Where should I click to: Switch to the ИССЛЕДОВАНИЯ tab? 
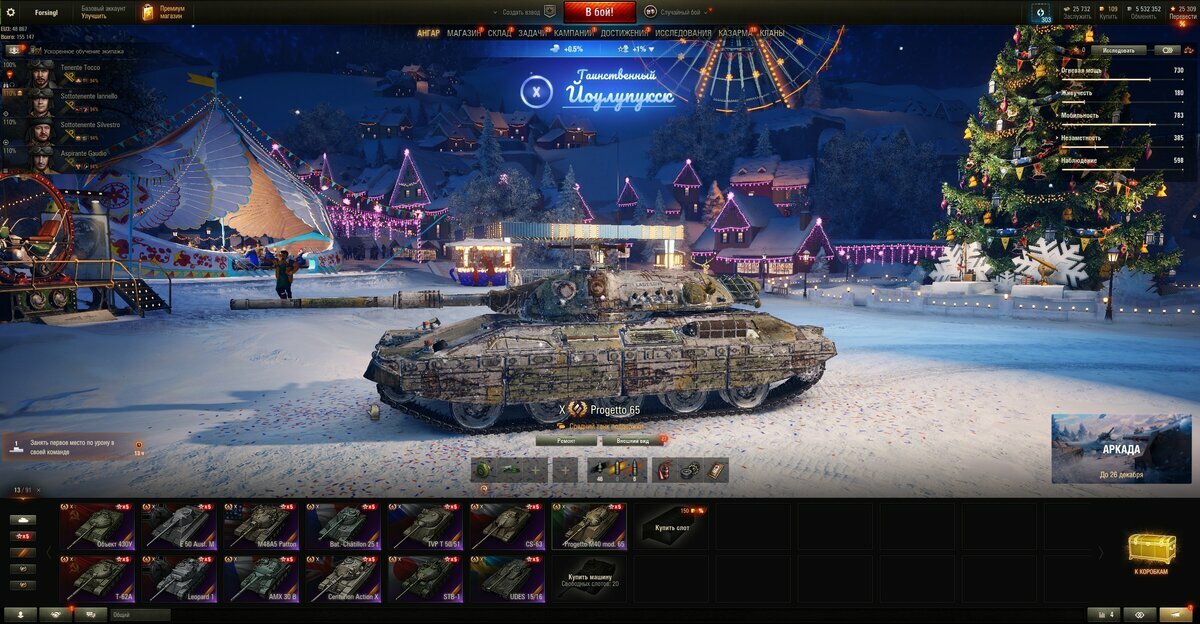click(x=683, y=33)
